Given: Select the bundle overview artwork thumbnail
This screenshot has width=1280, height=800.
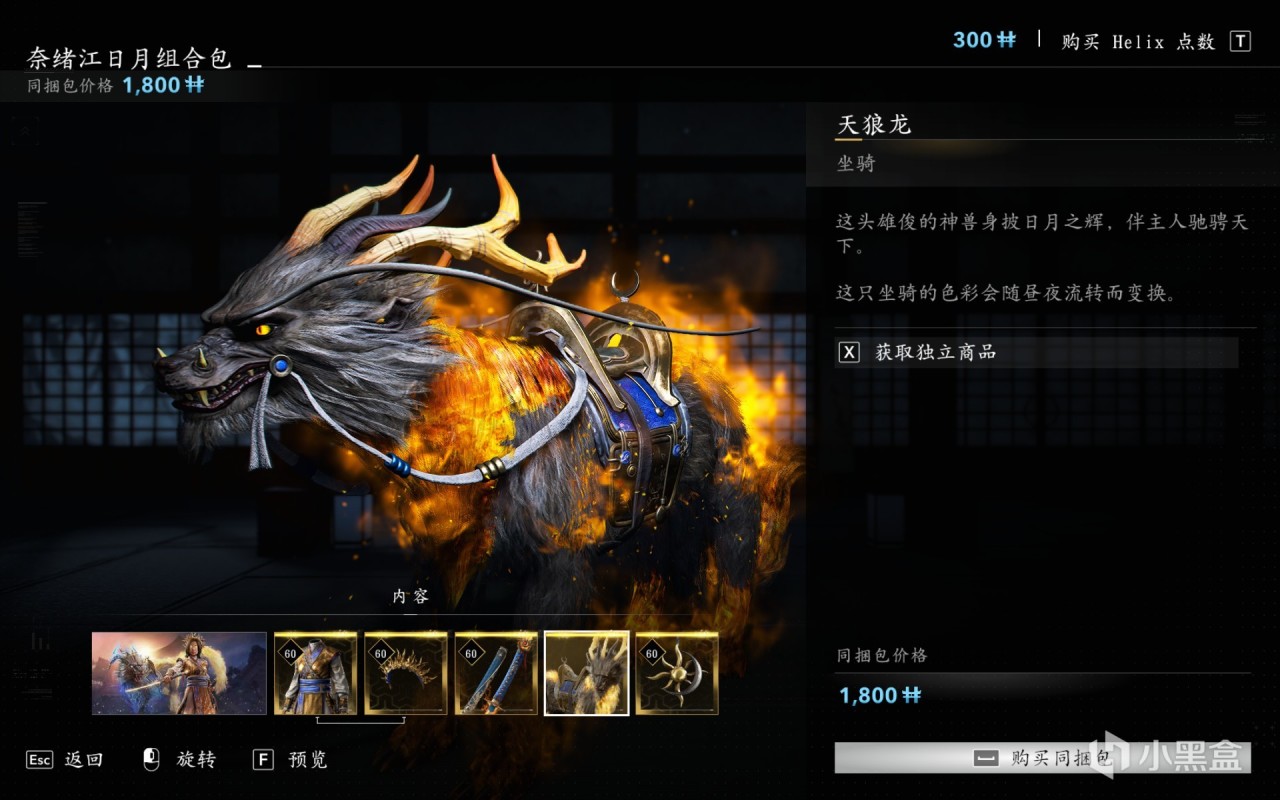Looking at the screenshot, I should pyautogui.click(x=179, y=673).
